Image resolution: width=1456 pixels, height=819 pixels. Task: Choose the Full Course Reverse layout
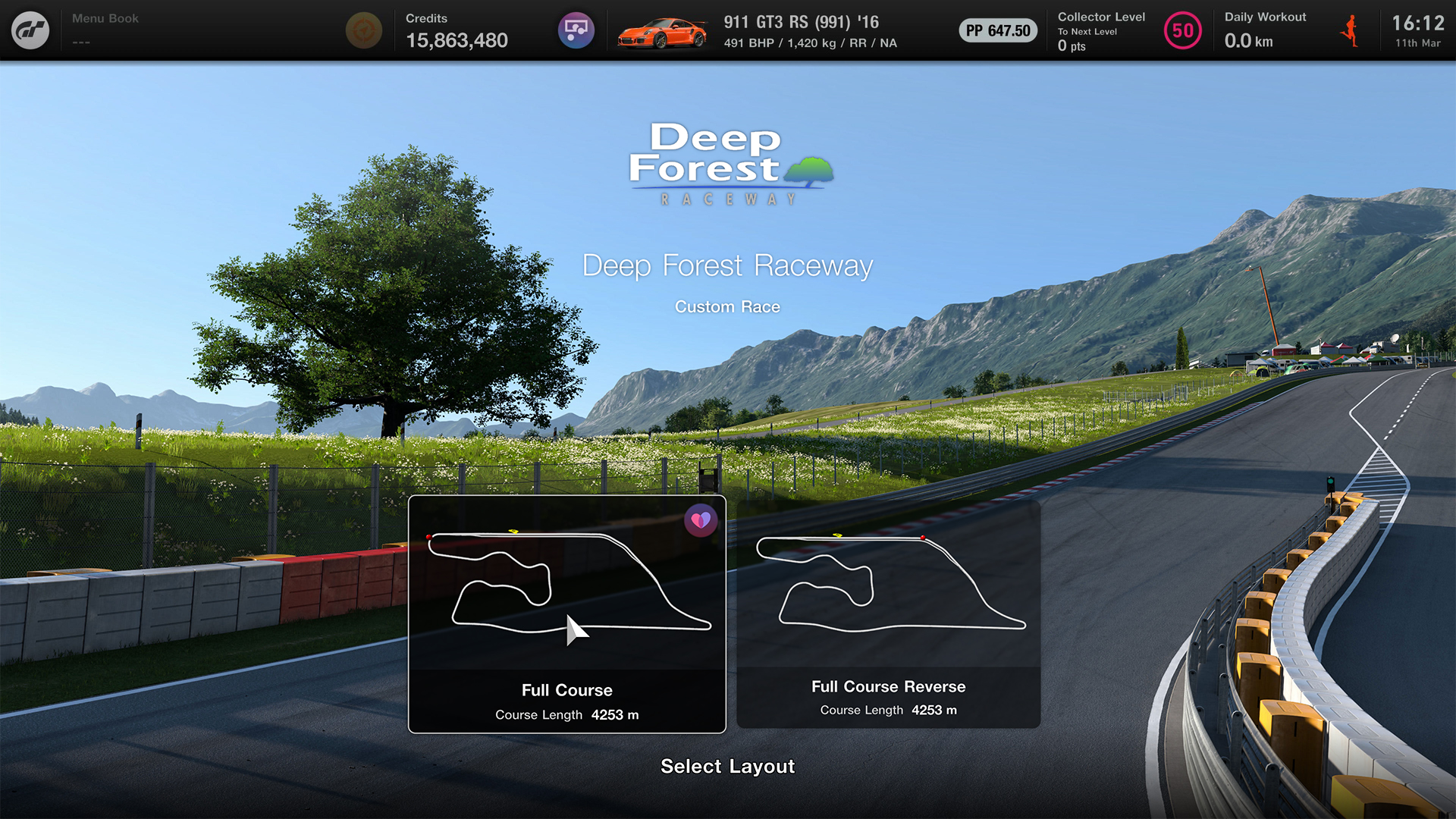pyautogui.click(x=888, y=614)
